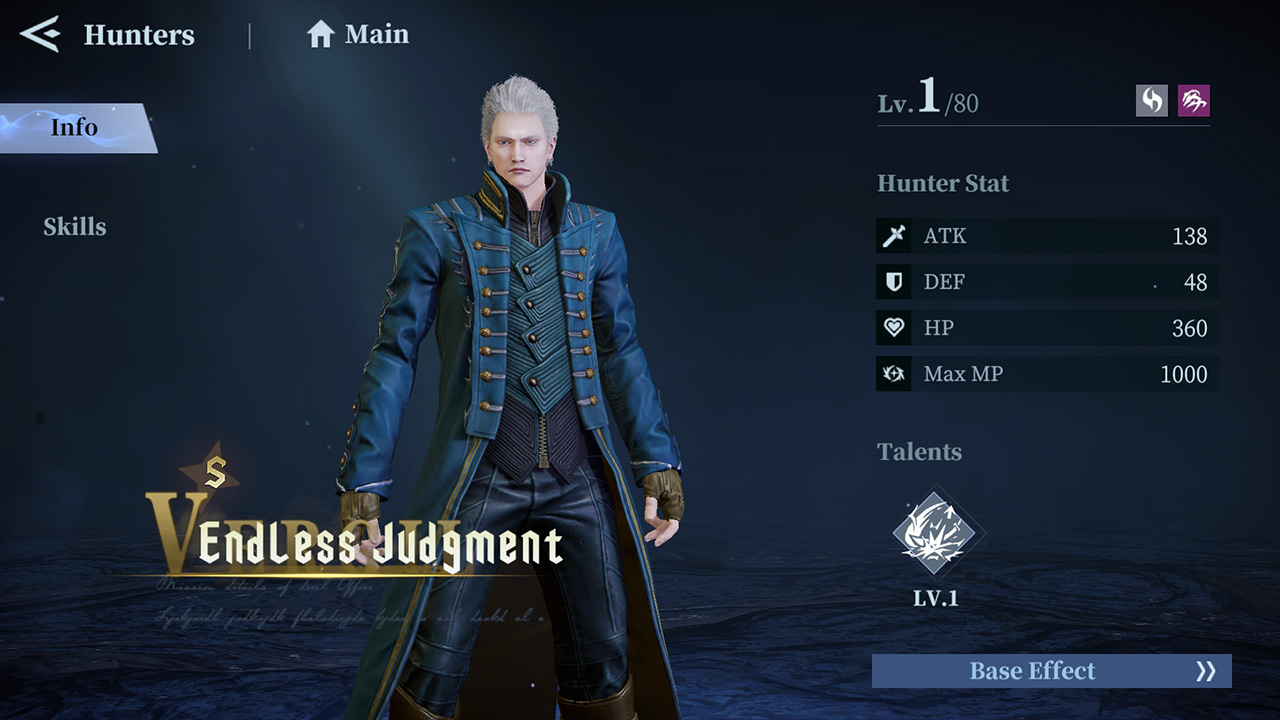
Task: Click the Main home icon
Action: click(x=320, y=34)
